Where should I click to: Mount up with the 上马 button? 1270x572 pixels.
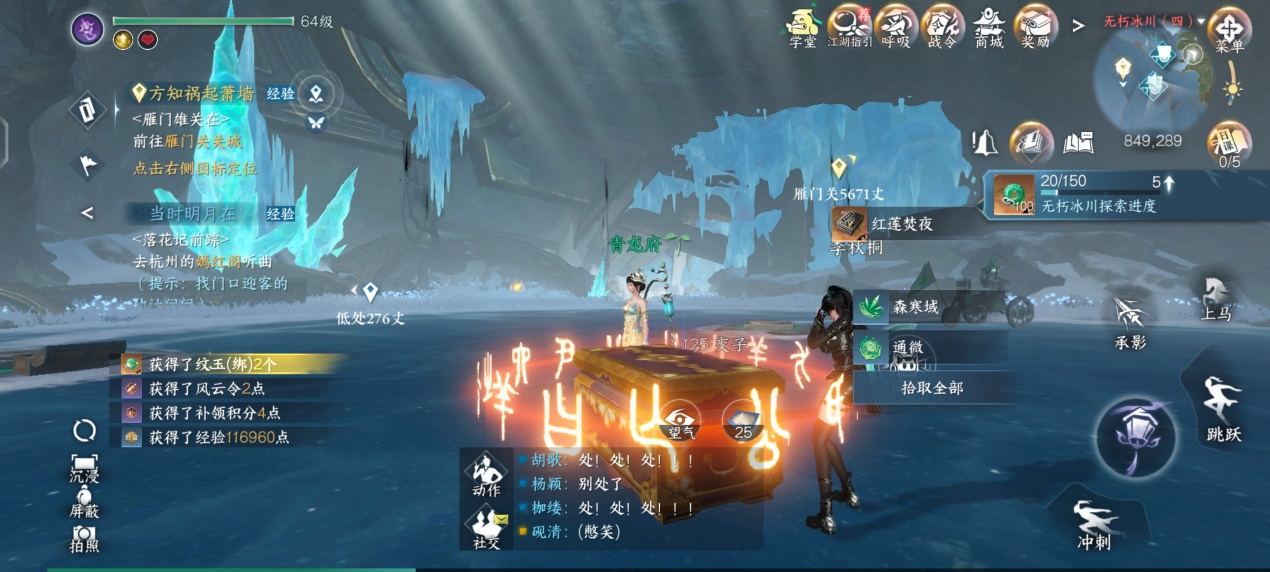pos(1216,298)
